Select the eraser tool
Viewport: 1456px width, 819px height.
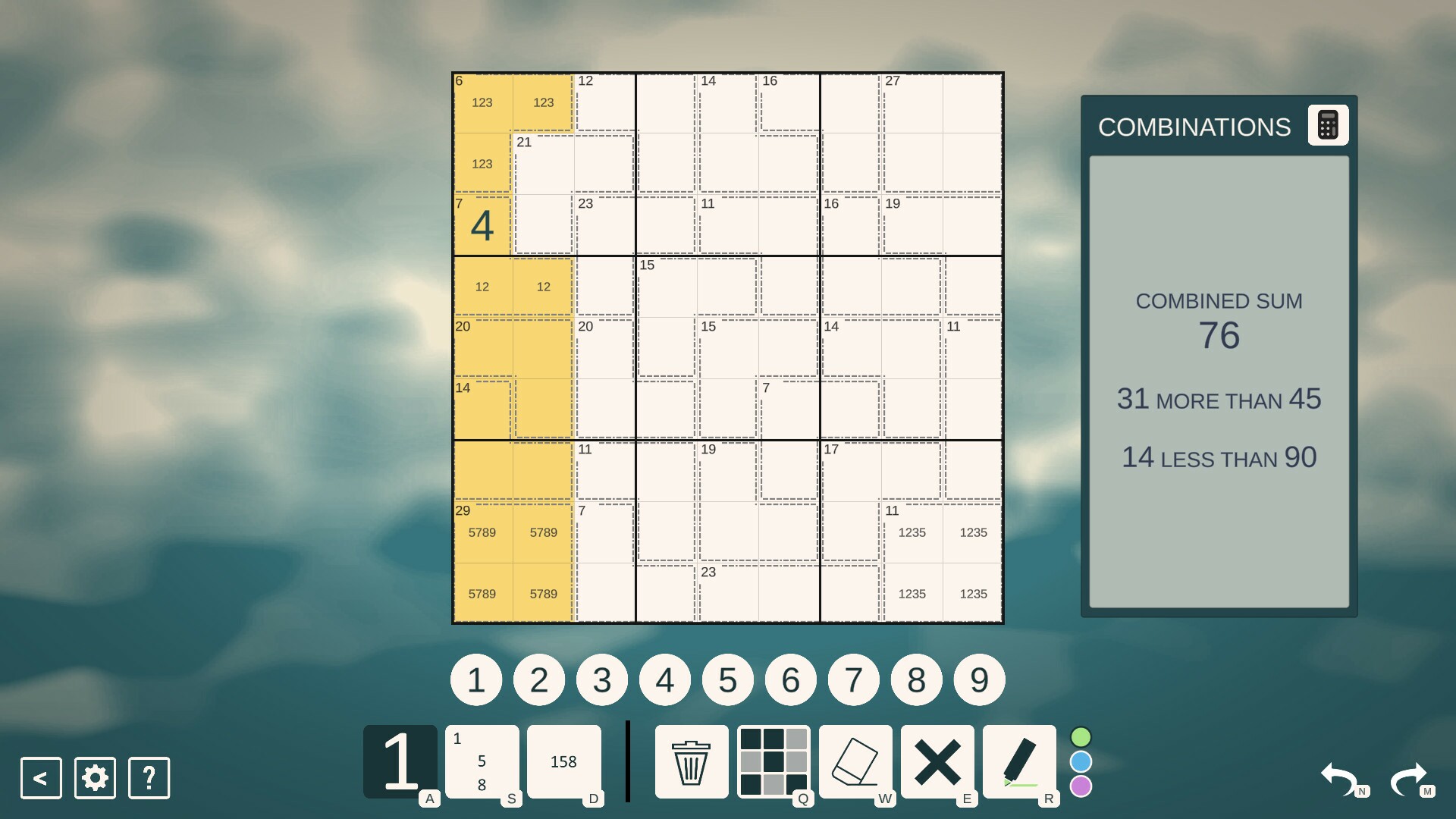(x=855, y=761)
